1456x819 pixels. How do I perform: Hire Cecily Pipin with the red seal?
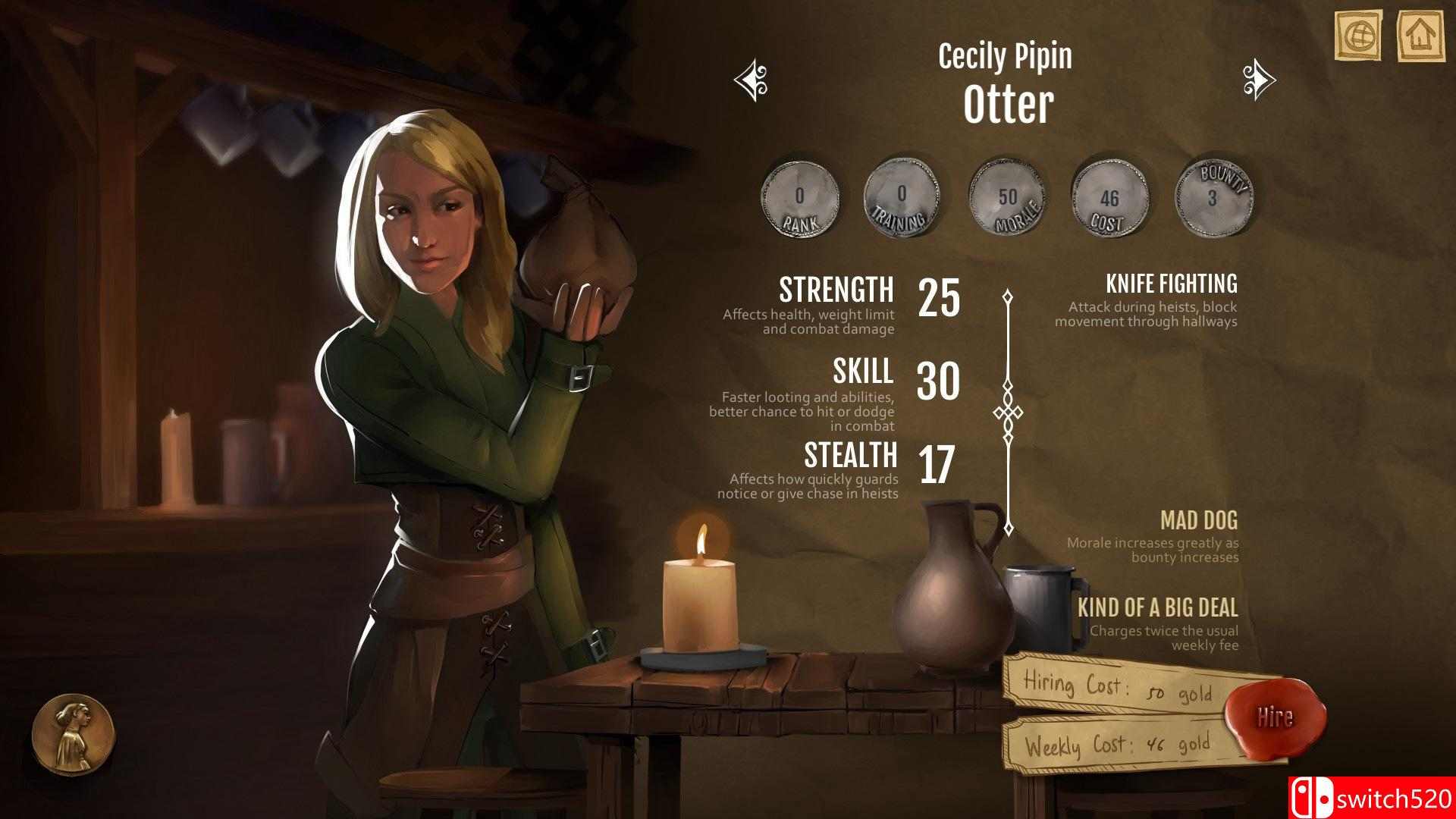(1276, 717)
